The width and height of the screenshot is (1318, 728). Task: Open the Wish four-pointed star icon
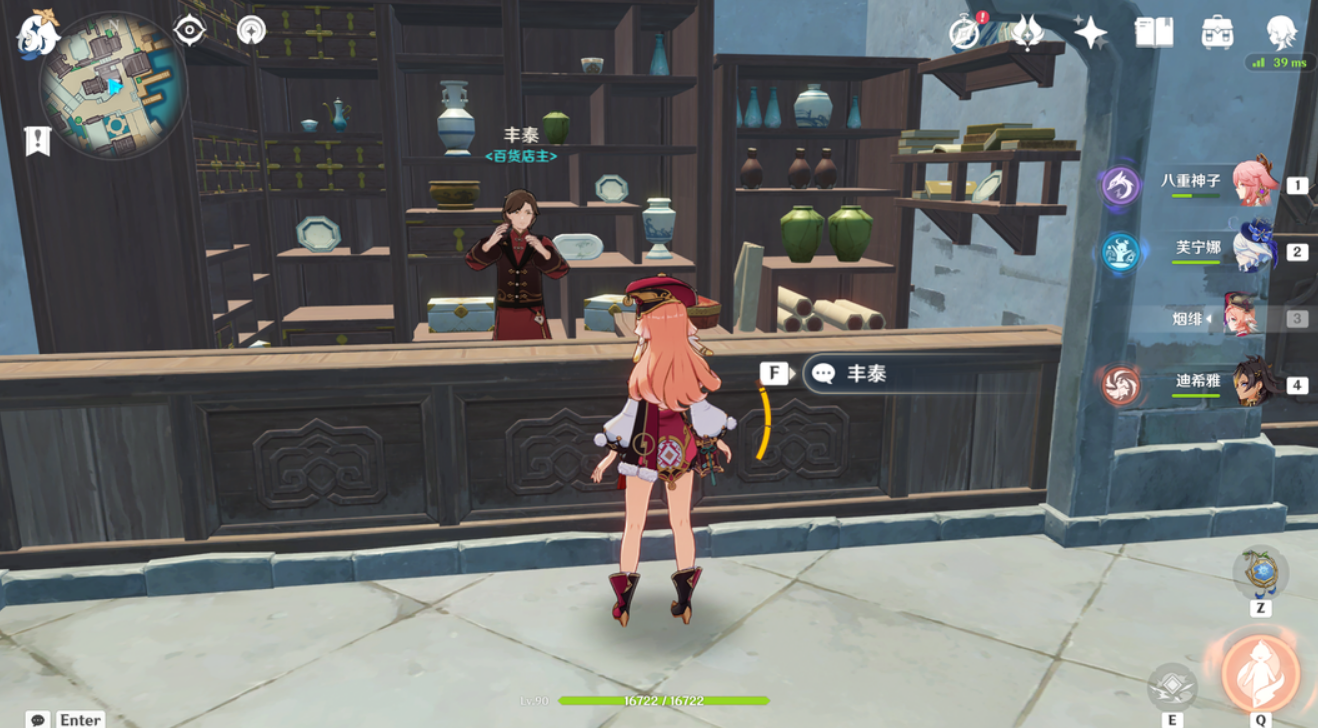pyautogui.click(x=1090, y=33)
